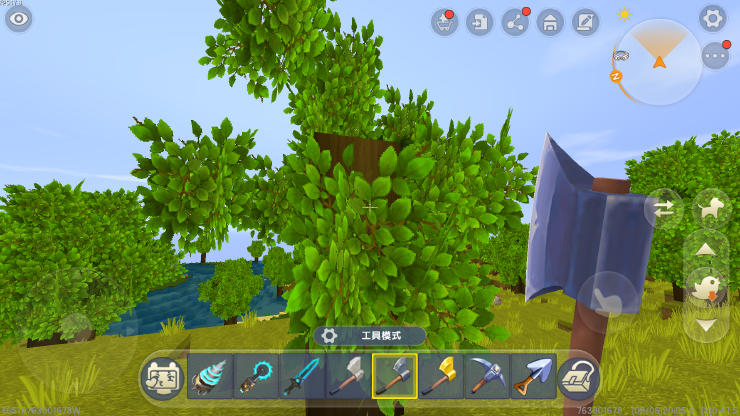Open the edit note button

click(585, 22)
